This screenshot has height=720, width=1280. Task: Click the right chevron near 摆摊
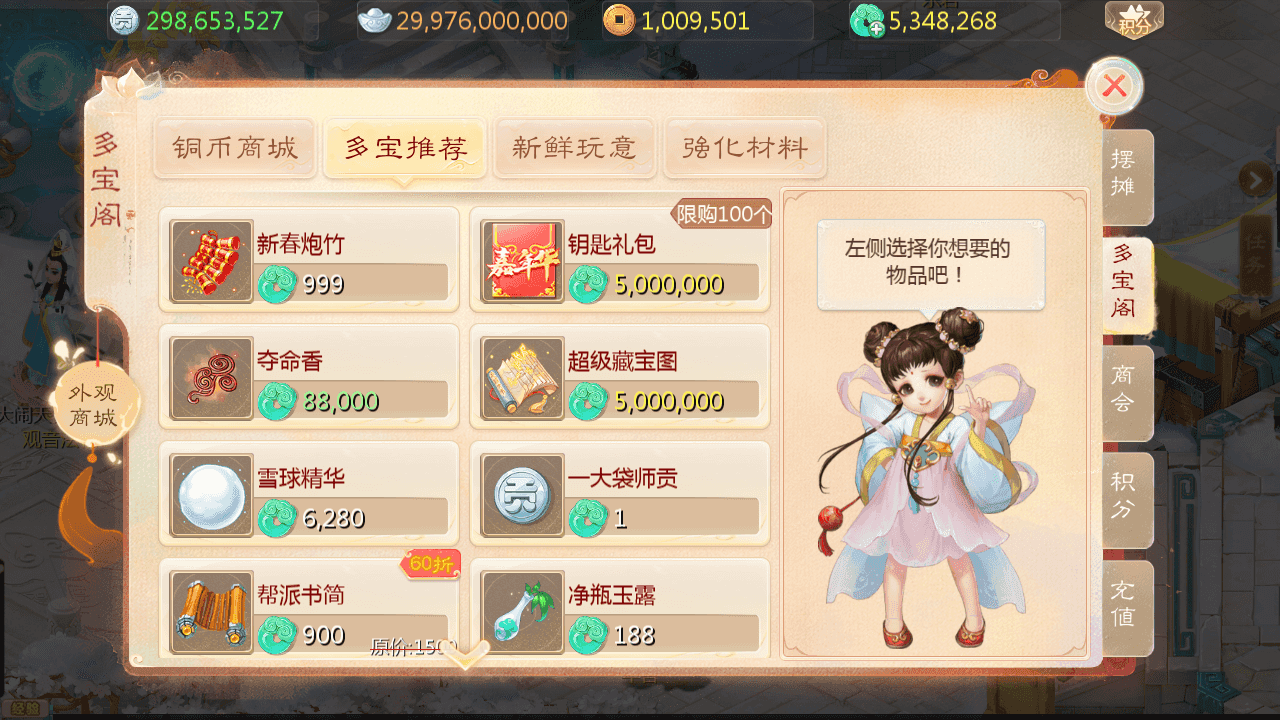click(1258, 177)
